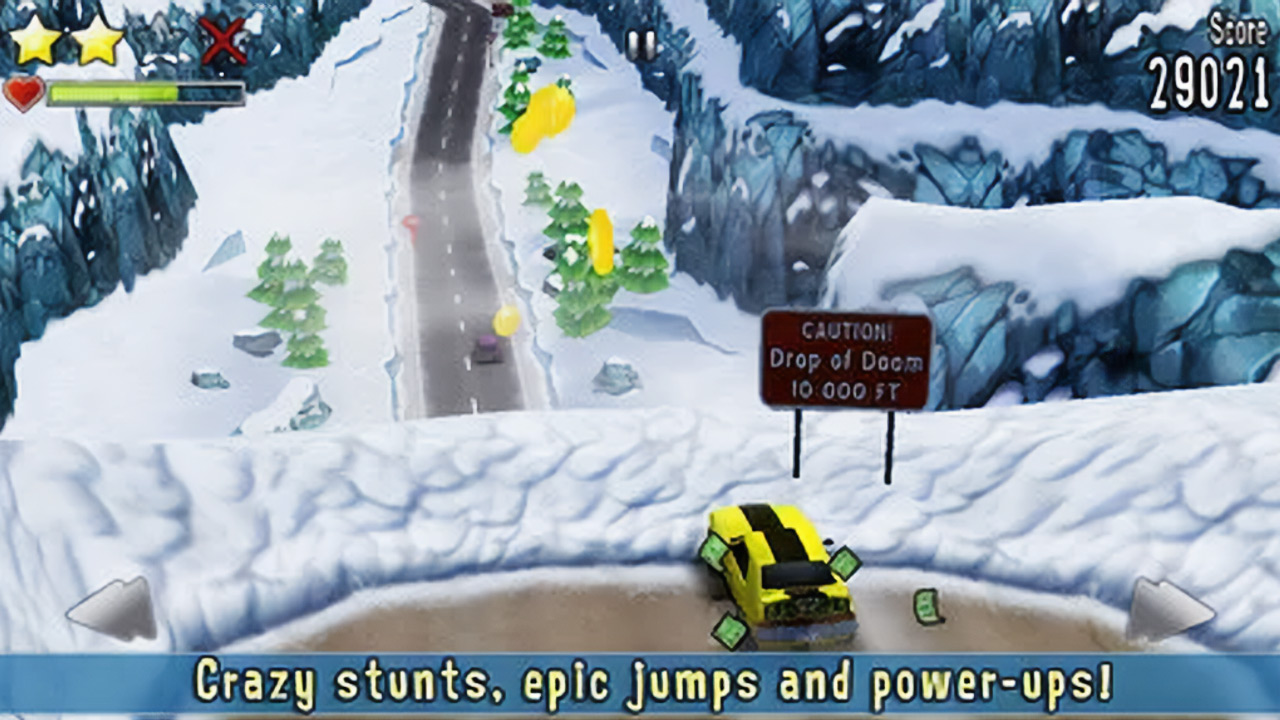
Task: Click the red X failure marker
Action: [x=225, y=42]
